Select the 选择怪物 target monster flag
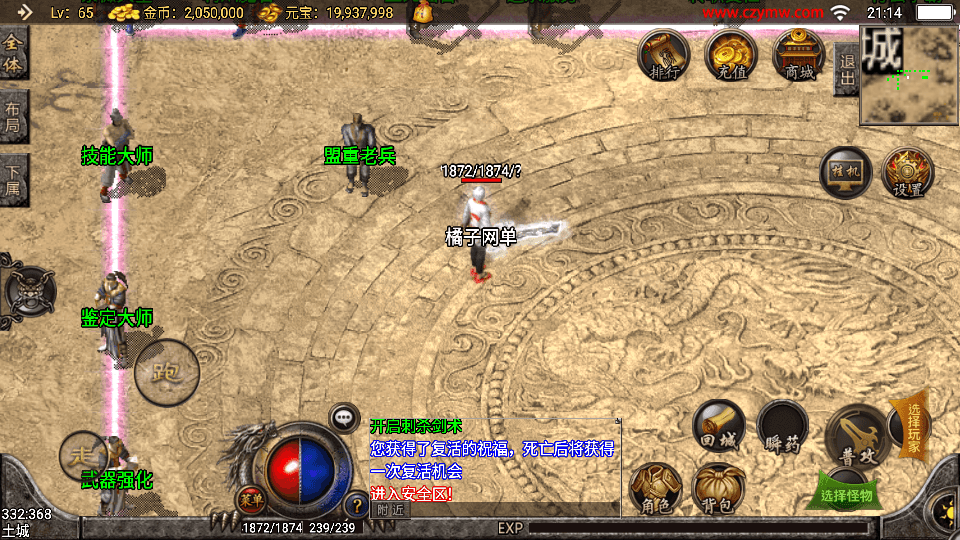 (x=846, y=494)
